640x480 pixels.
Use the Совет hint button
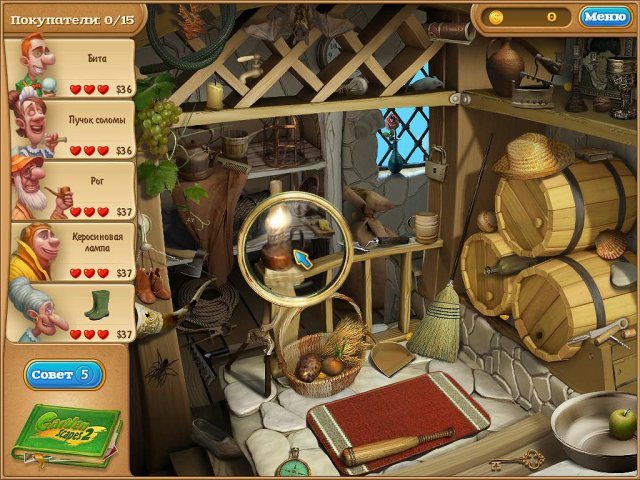coord(63,374)
